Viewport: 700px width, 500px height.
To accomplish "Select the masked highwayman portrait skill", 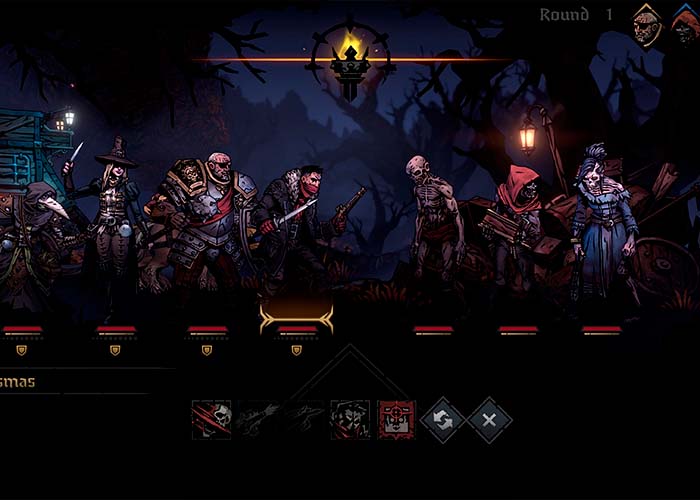I will pos(350,420).
